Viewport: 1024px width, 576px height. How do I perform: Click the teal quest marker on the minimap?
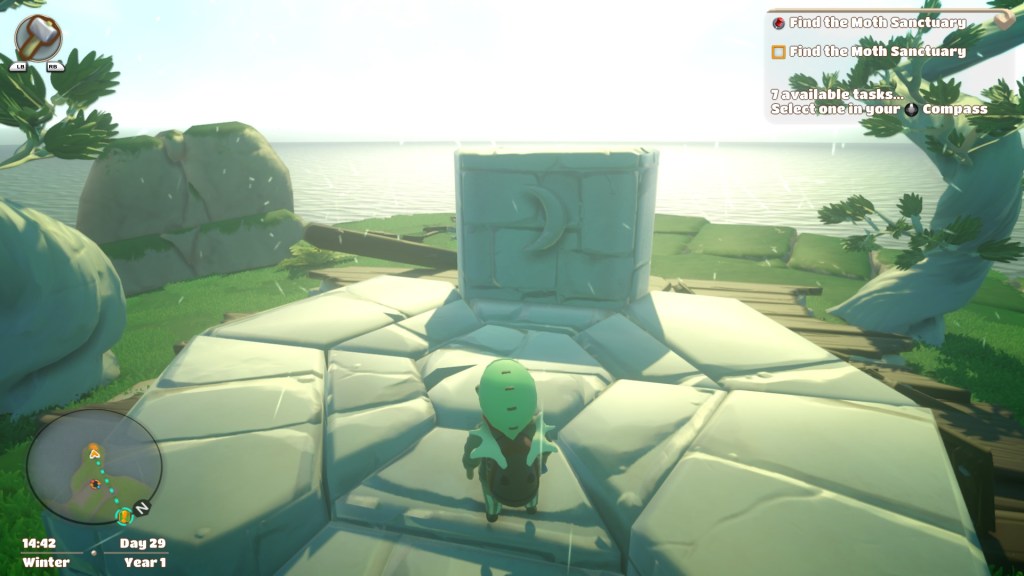click(x=124, y=516)
